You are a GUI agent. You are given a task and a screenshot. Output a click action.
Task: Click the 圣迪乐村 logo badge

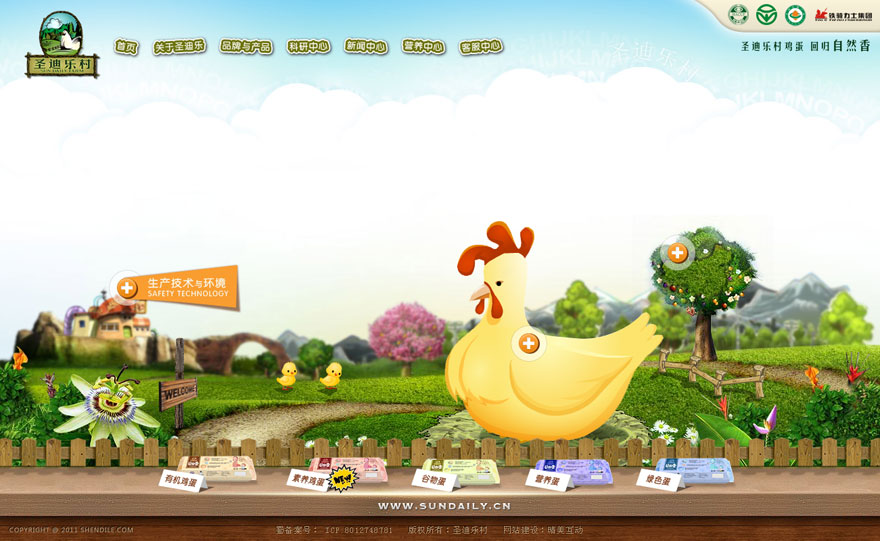click(62, 45)
